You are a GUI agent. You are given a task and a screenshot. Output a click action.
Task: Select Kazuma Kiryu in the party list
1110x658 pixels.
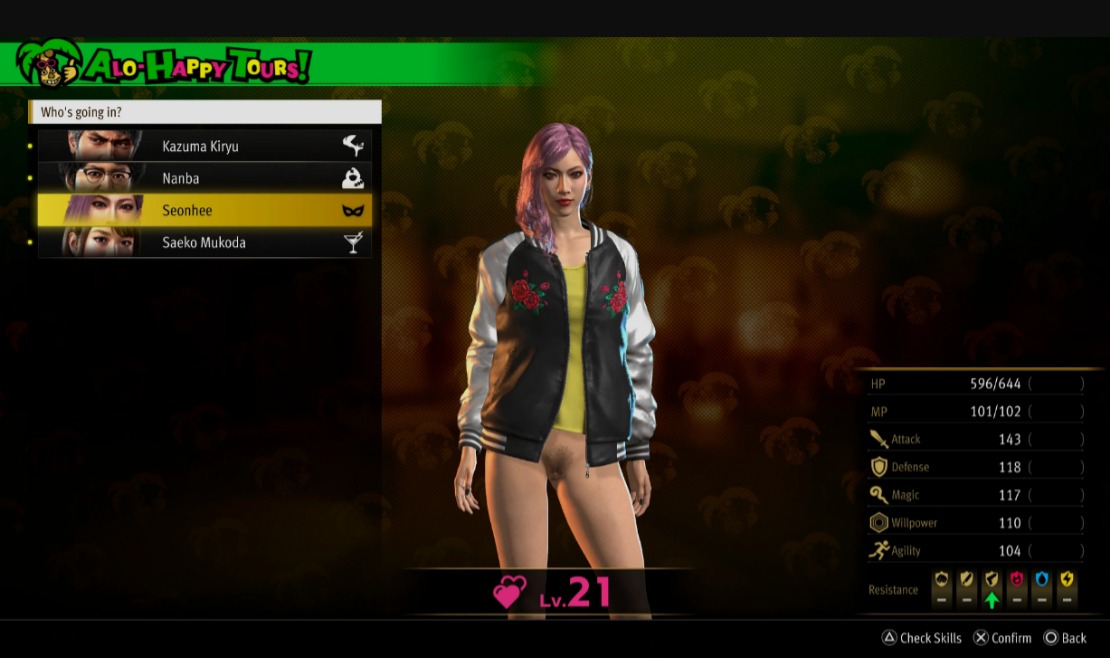coord(204,146)
